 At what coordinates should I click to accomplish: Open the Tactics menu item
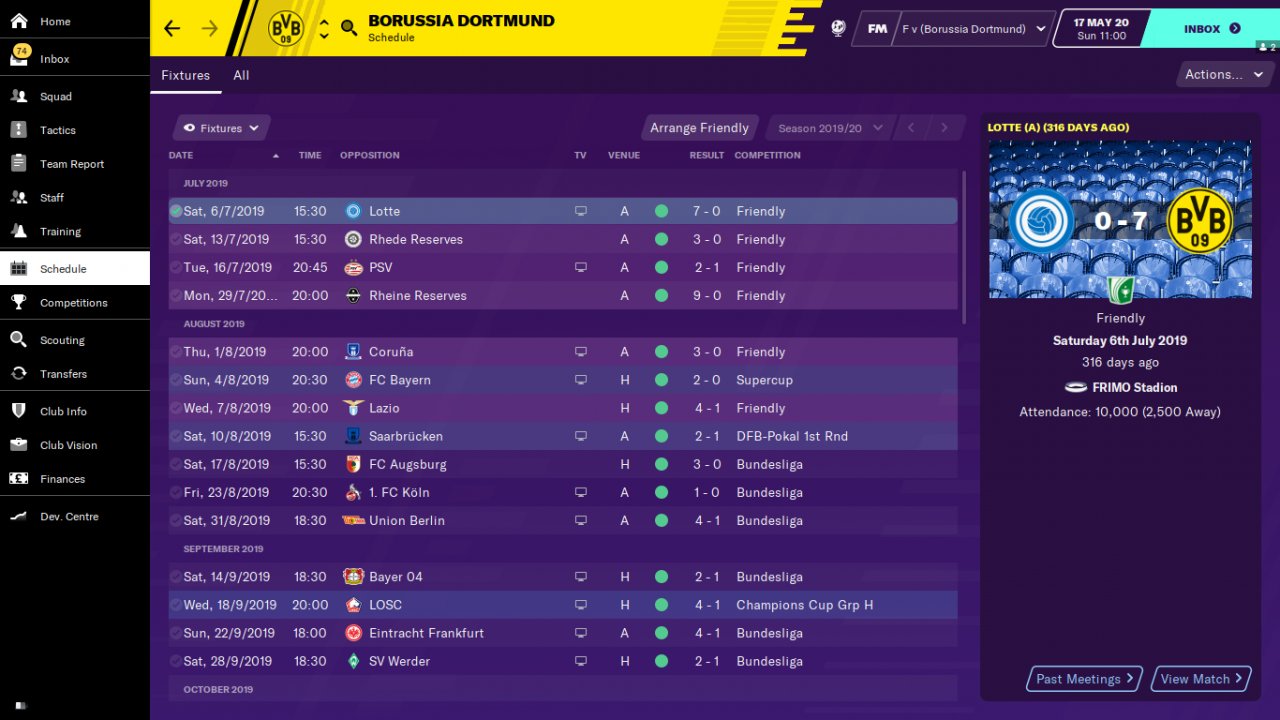click(58, 131)
